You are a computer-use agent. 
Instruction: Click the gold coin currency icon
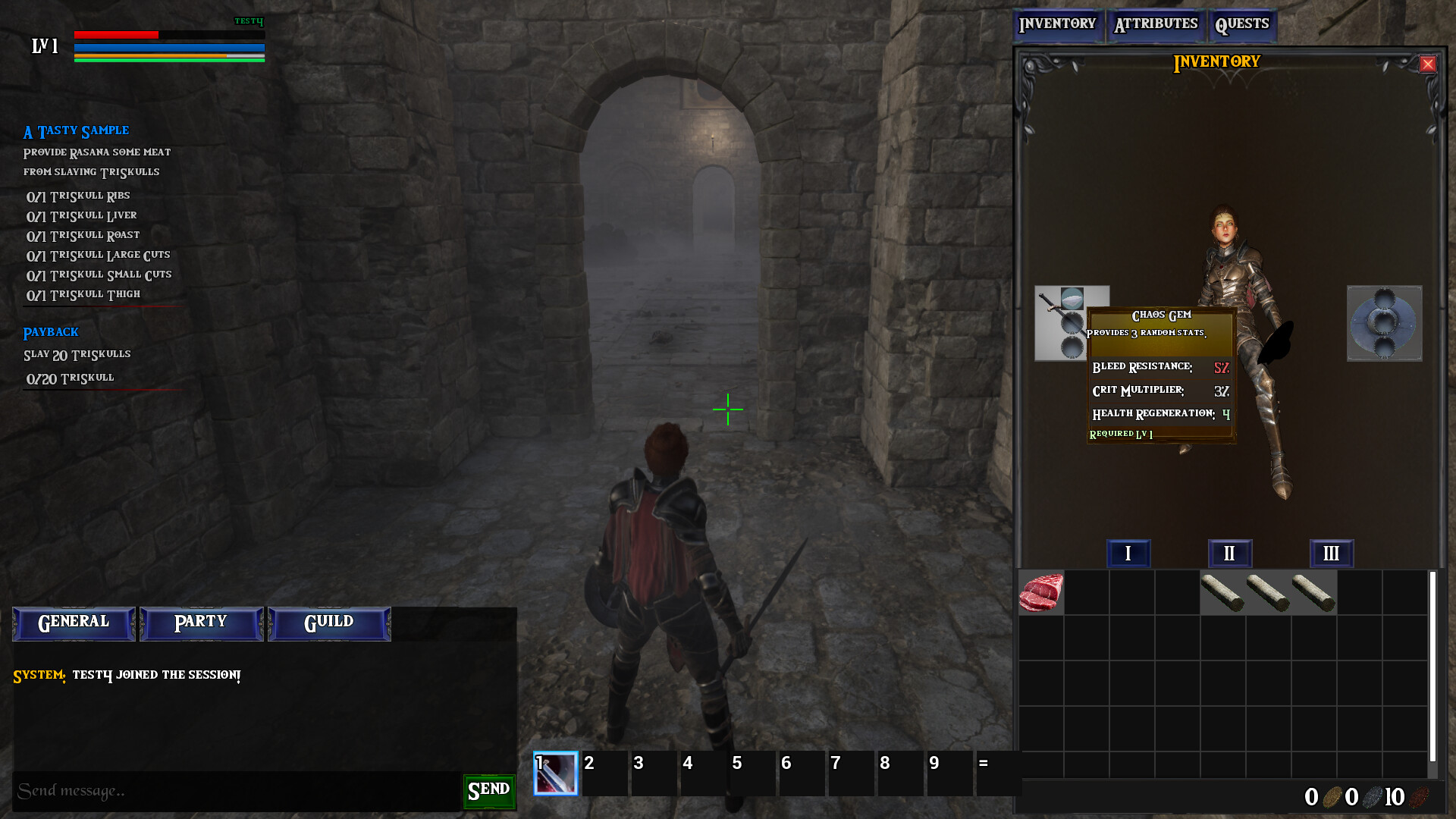point(1331,797)
